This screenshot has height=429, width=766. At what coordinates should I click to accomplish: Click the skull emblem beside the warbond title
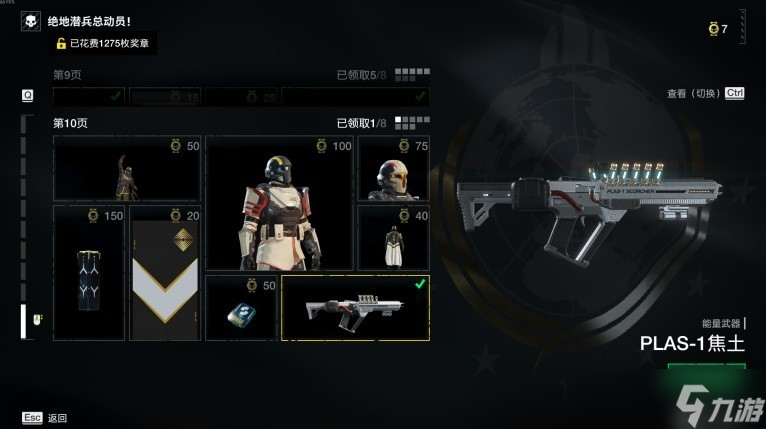click(x=32, y=21)
